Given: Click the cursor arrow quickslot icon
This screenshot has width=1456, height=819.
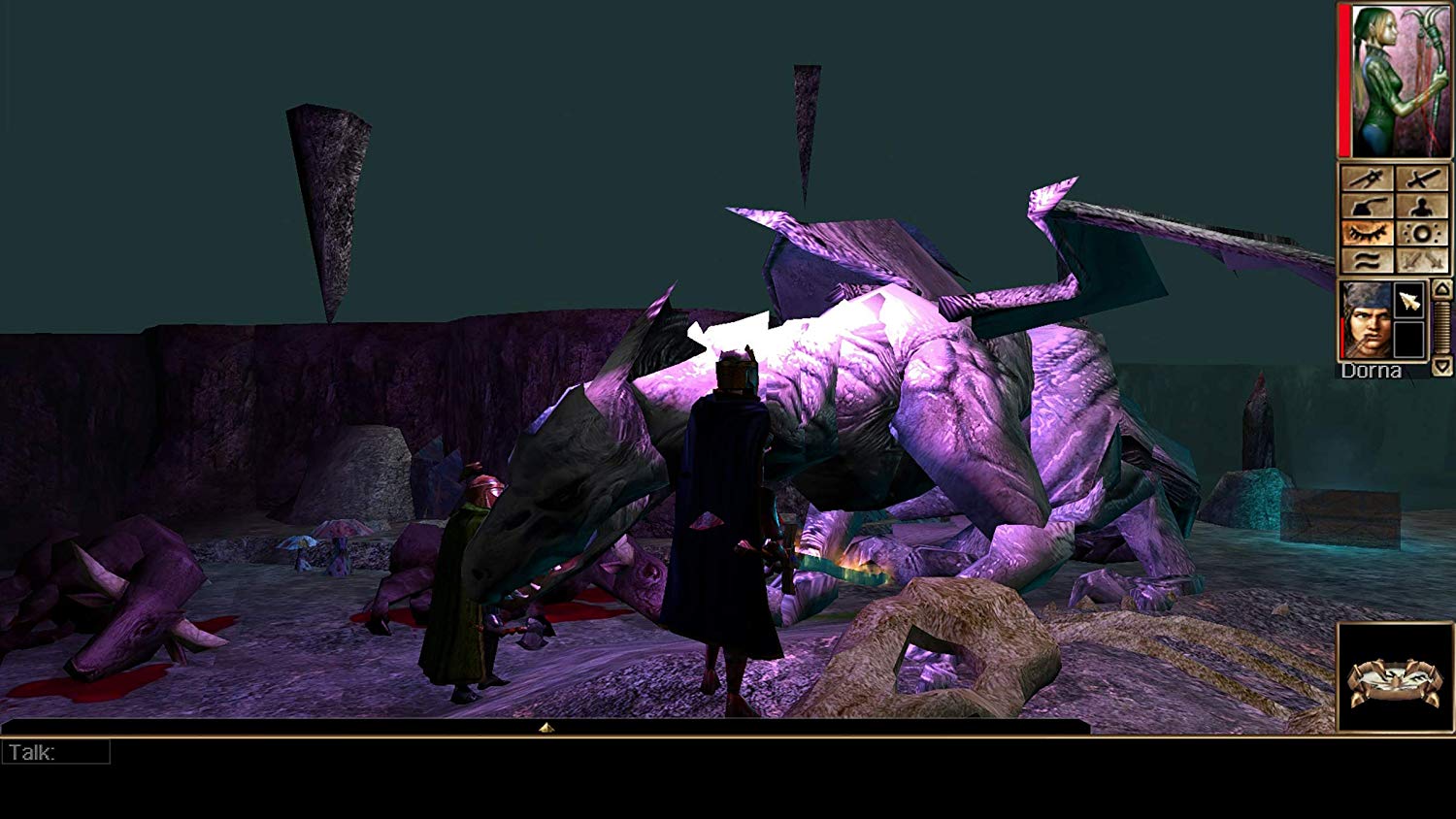Looking at the screenshot, I should click(1409, 299).
